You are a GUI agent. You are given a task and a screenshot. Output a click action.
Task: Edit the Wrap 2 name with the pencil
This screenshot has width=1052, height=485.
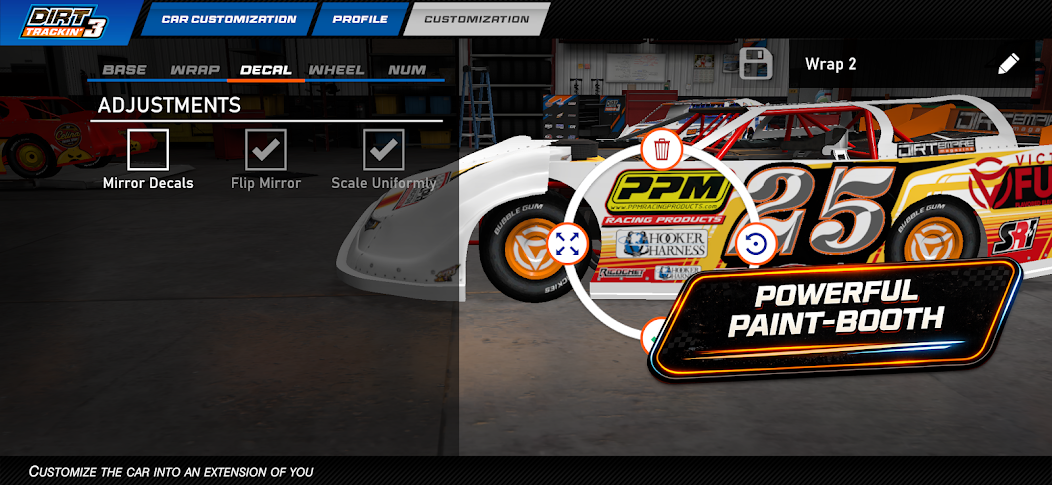[1007, 64]
